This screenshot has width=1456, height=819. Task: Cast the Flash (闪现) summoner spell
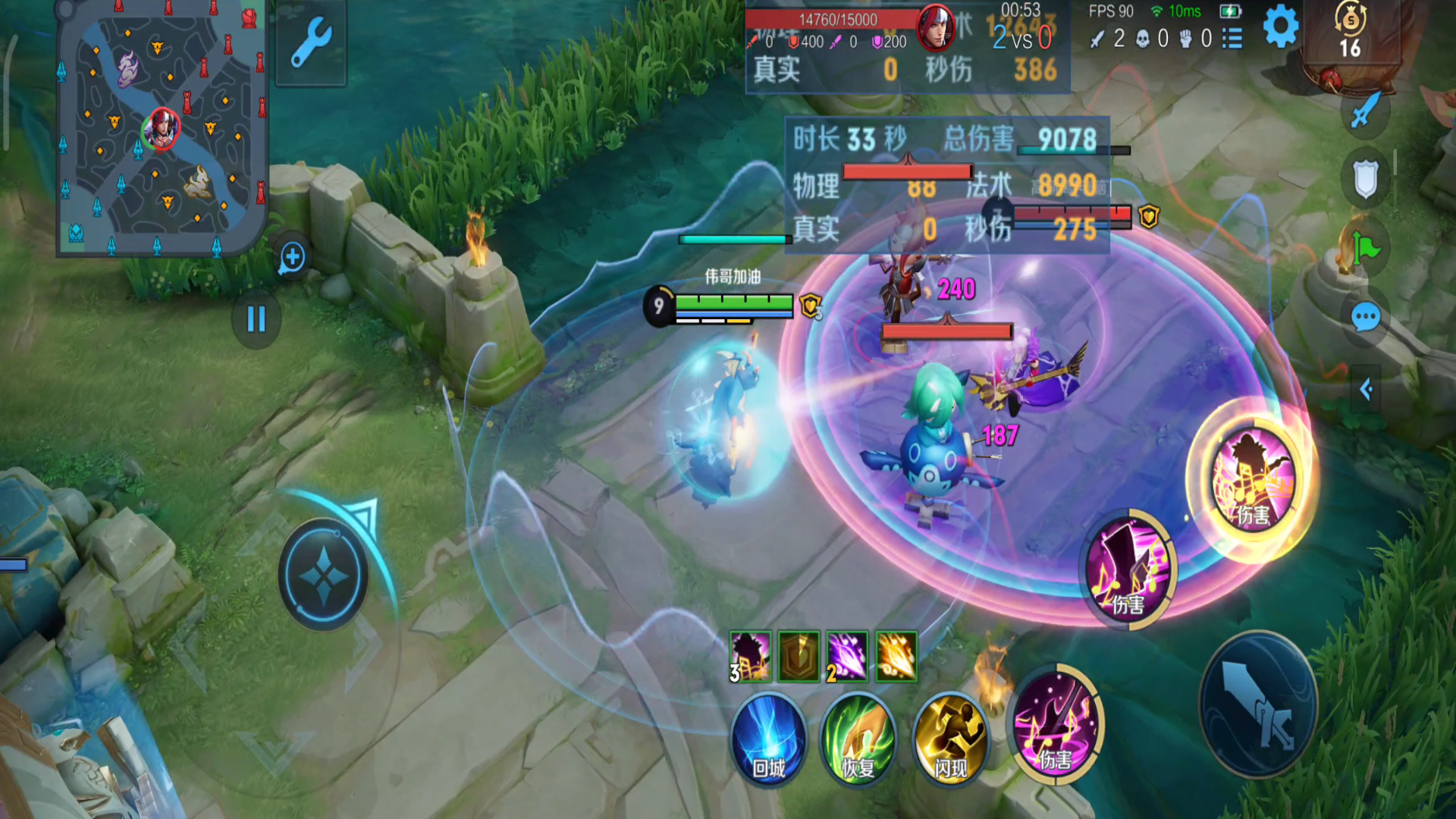point(950,739)
